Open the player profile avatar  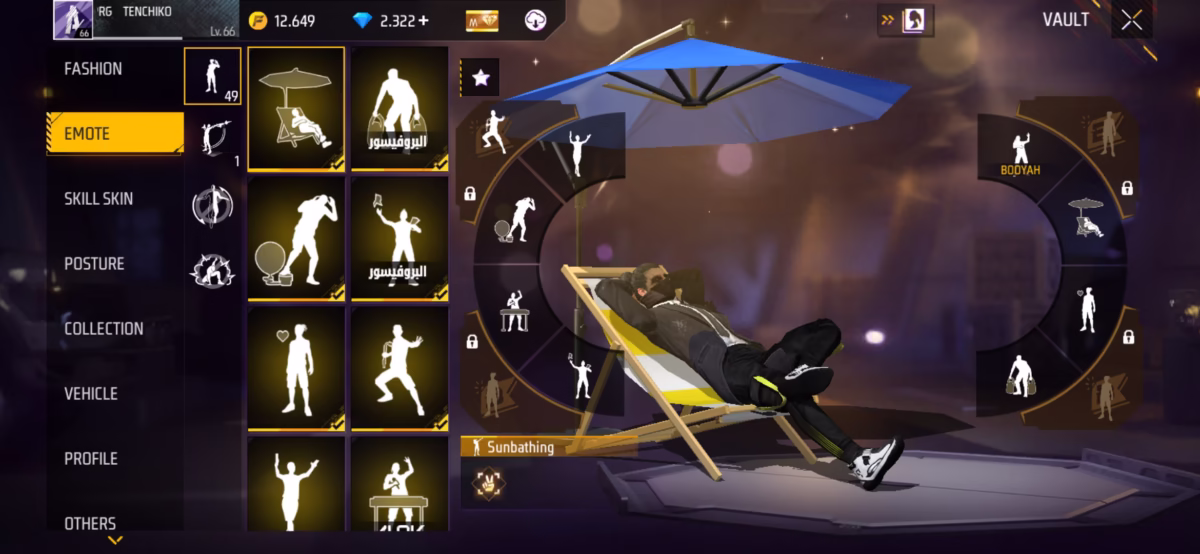(x=73, y=20)
